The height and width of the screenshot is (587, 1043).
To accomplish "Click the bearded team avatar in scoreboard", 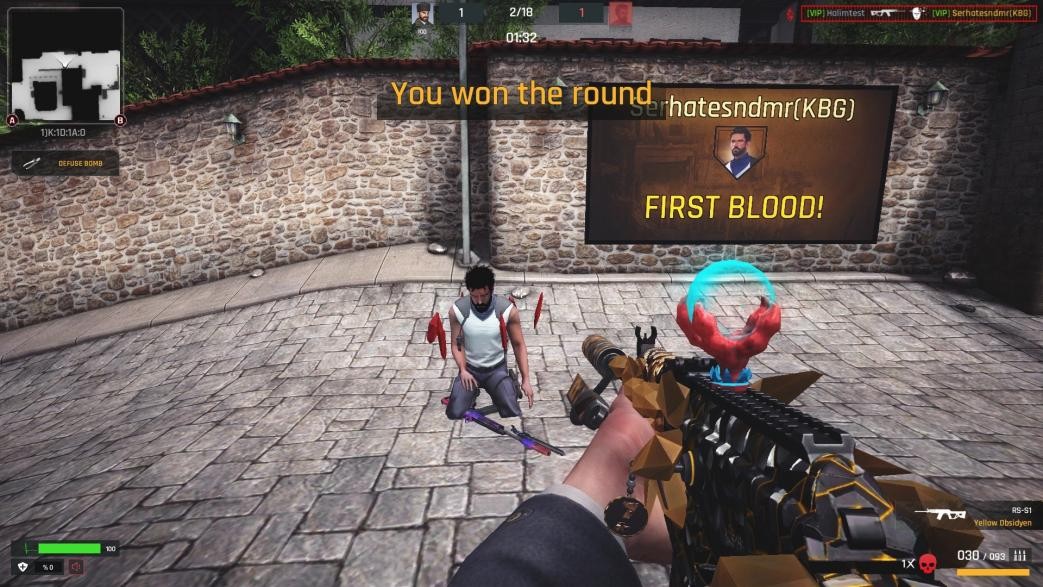I will point(422,13).
